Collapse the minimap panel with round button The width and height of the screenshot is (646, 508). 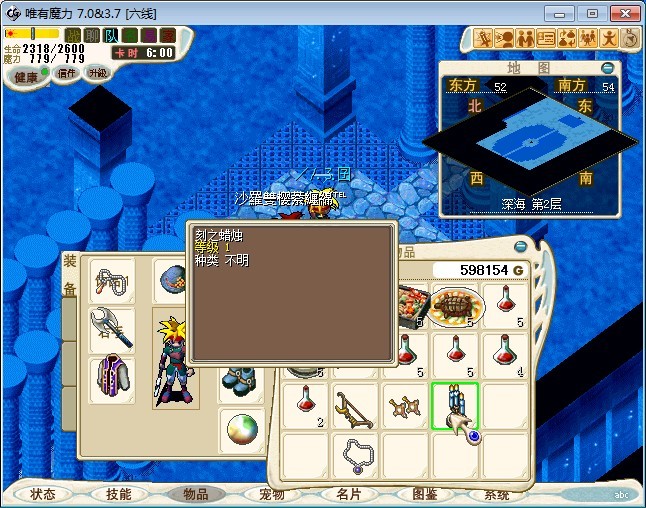tap(608, 68)
